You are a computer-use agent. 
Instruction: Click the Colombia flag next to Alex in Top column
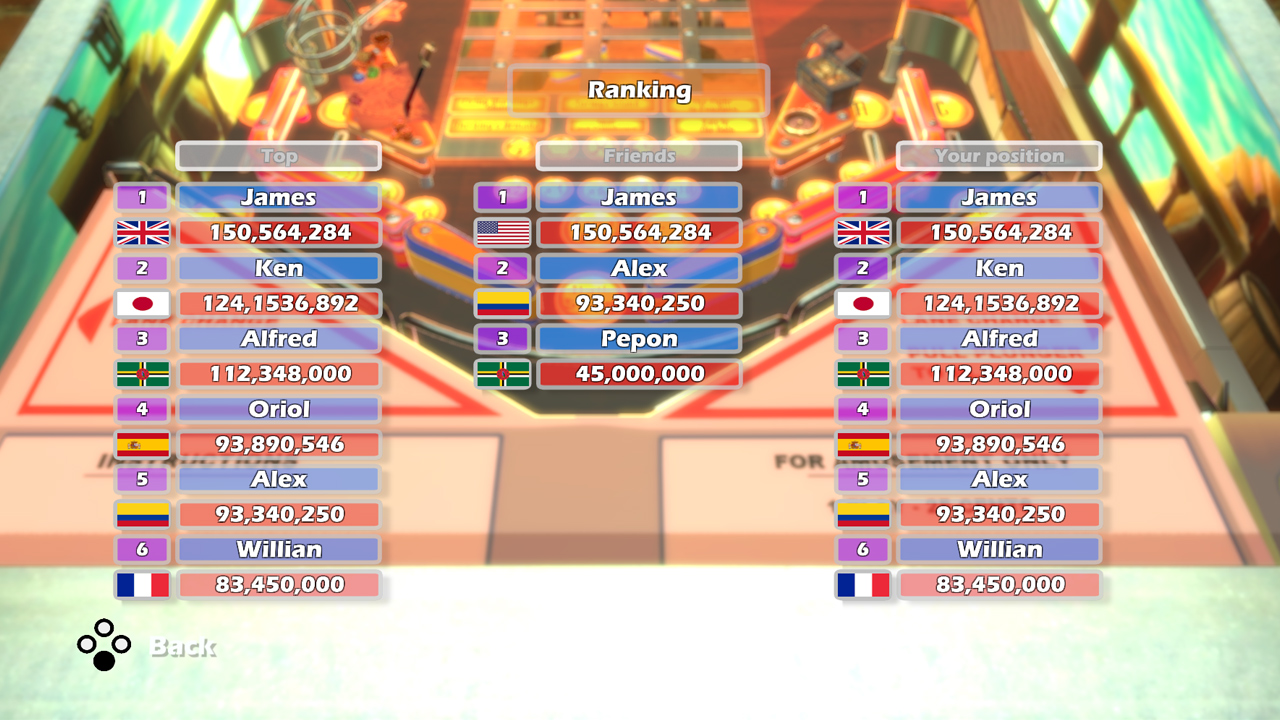point(142,514)
